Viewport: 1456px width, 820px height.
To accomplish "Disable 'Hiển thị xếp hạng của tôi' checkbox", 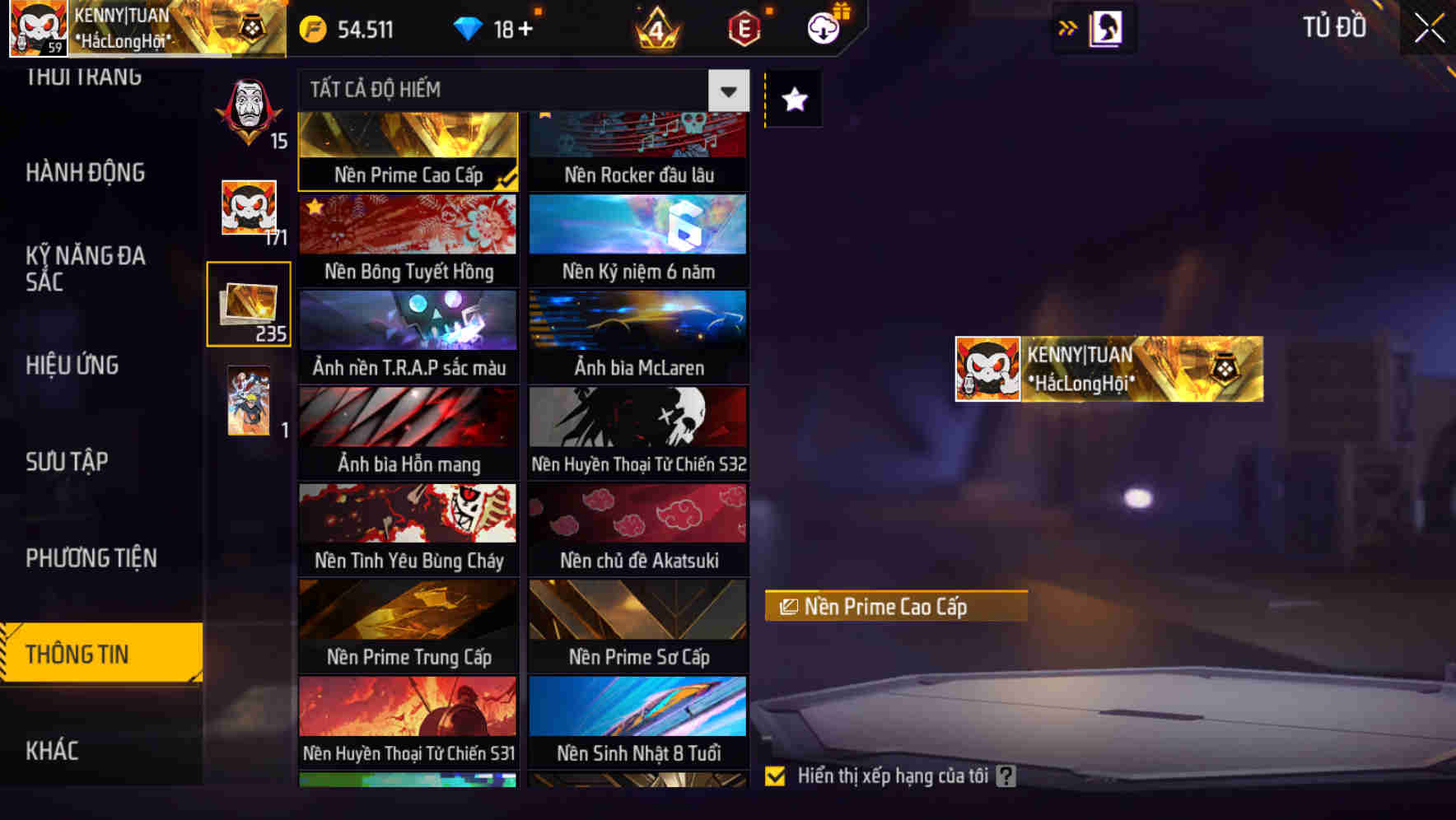I will (775, 776).
